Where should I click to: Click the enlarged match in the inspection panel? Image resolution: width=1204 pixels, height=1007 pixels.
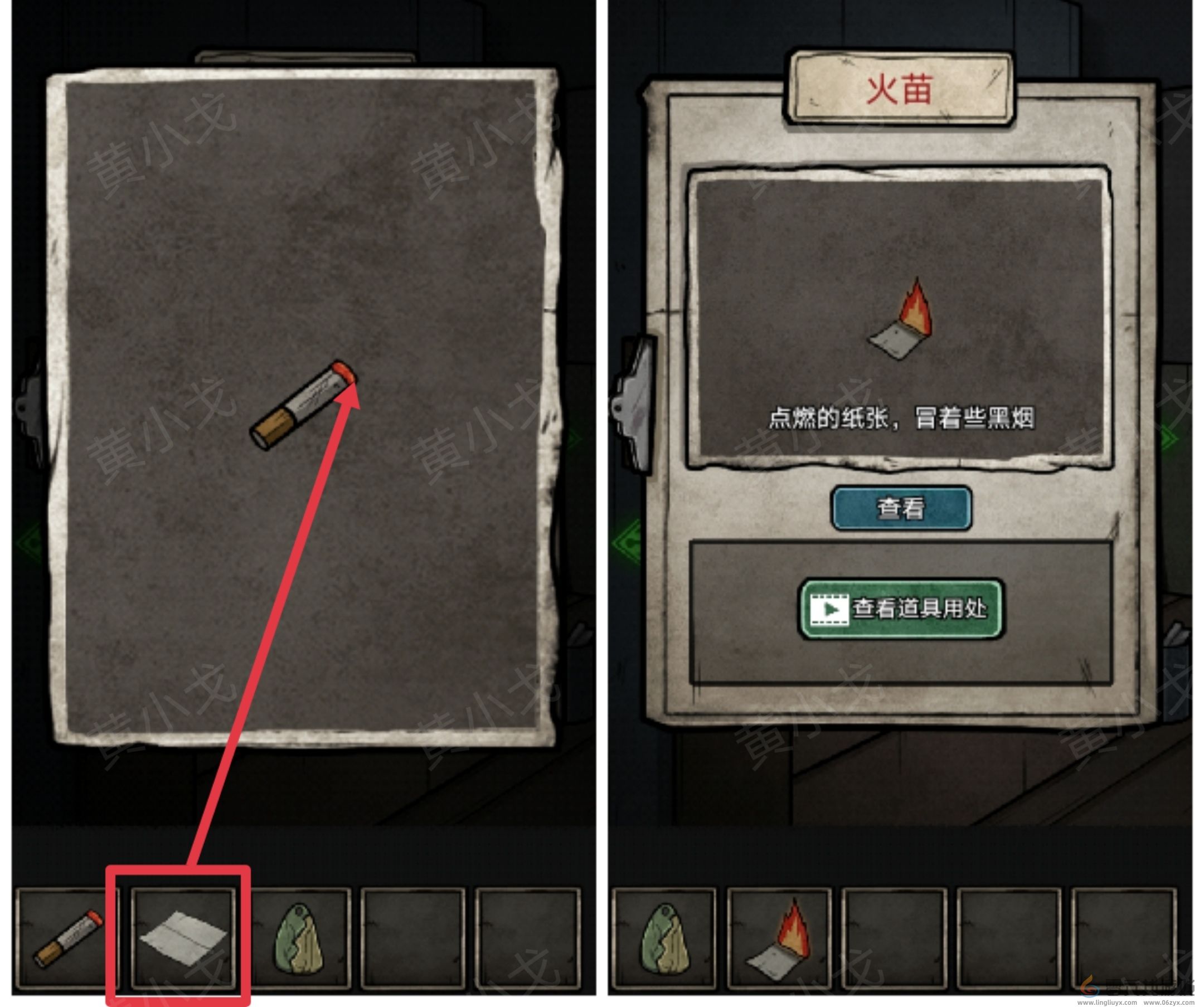(x=304, y=406)
